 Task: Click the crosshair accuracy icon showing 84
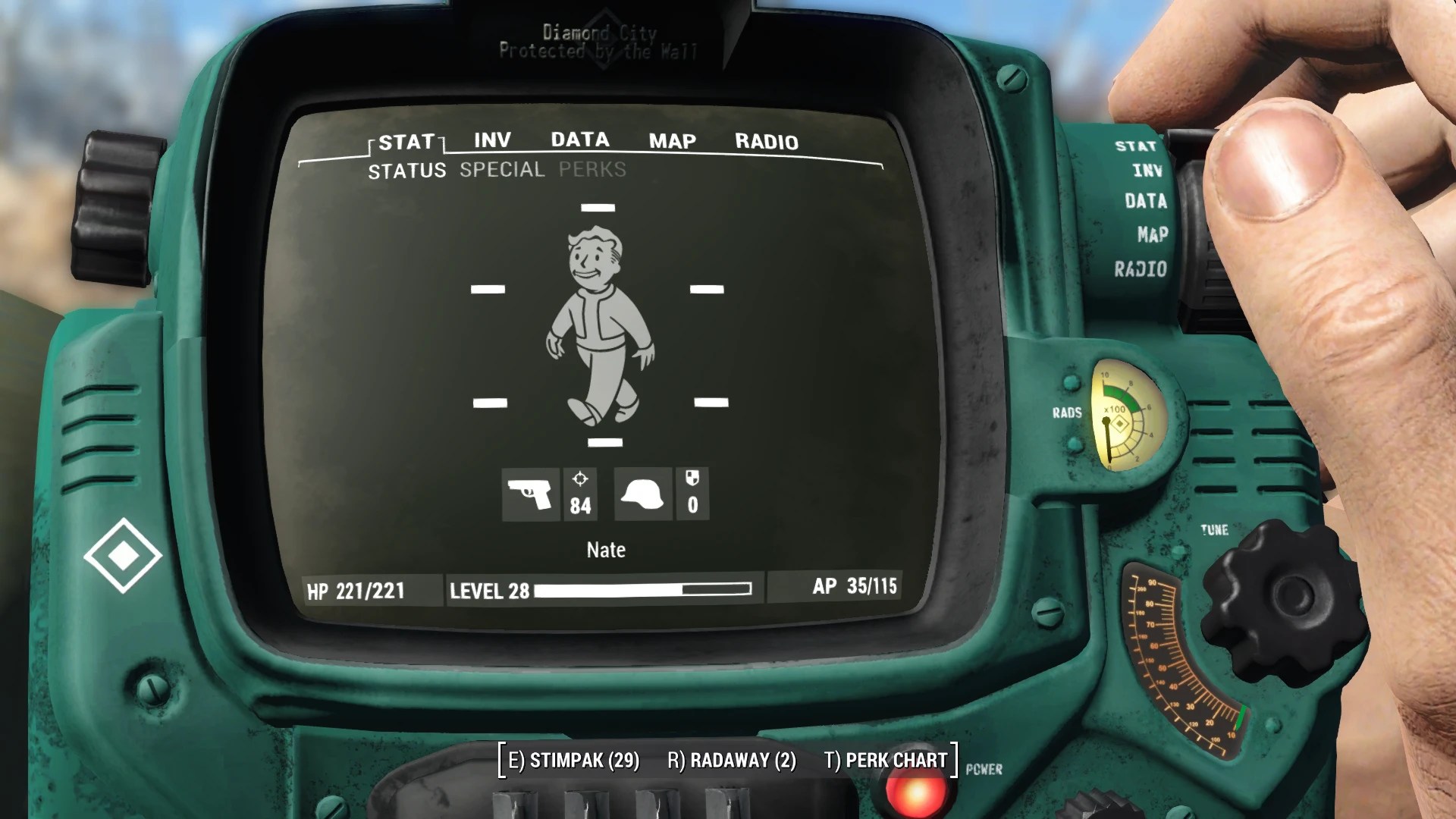point(581,494)
